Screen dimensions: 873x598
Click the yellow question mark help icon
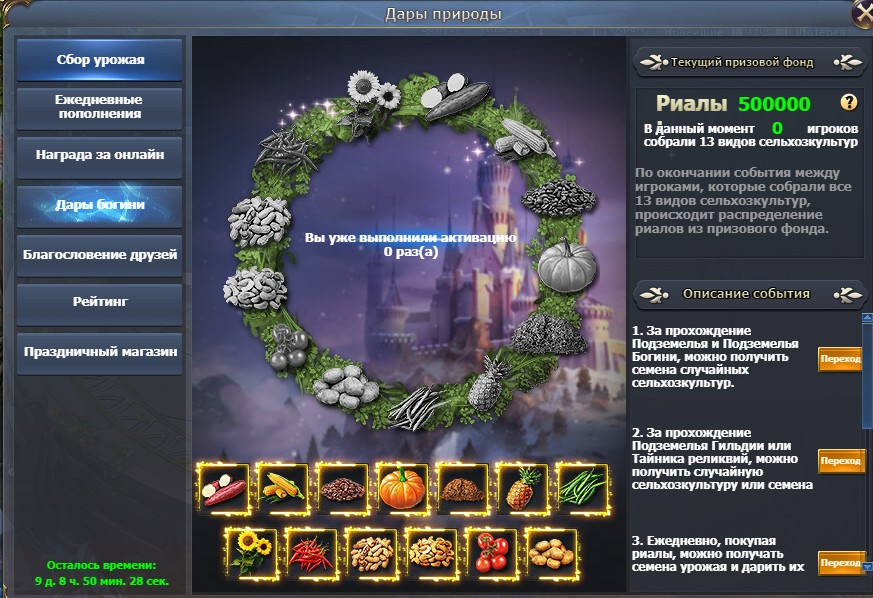point(849,102)
